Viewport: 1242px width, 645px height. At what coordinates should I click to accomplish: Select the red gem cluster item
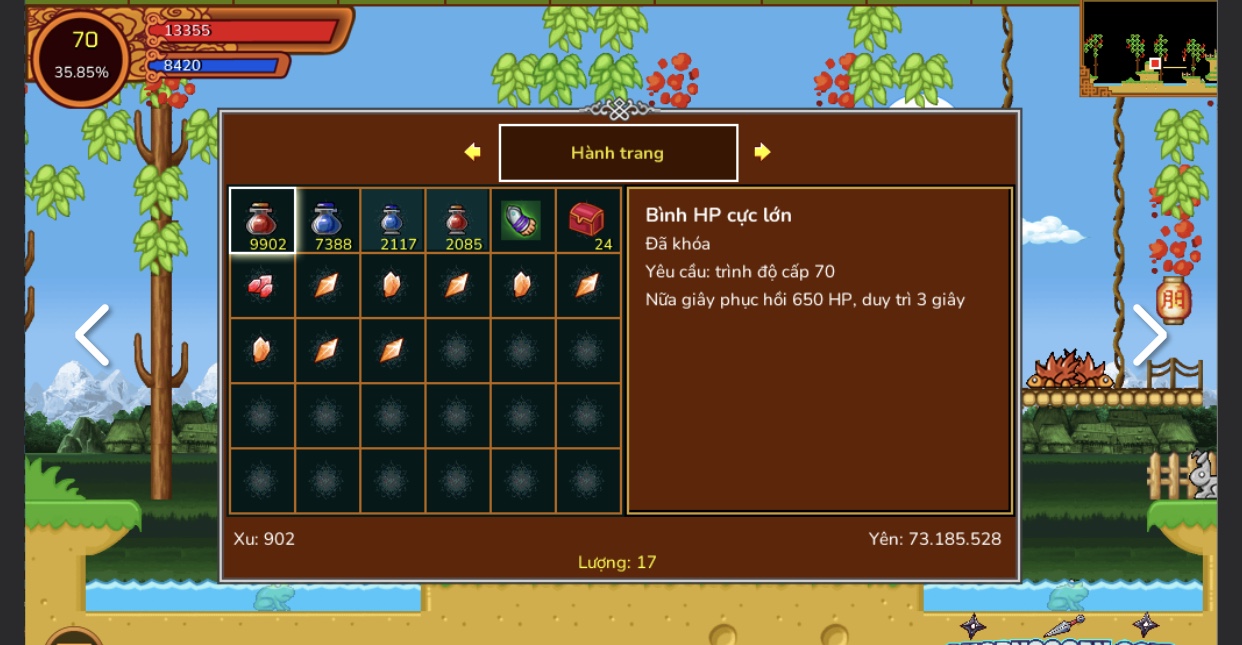[x=261, y=286]
